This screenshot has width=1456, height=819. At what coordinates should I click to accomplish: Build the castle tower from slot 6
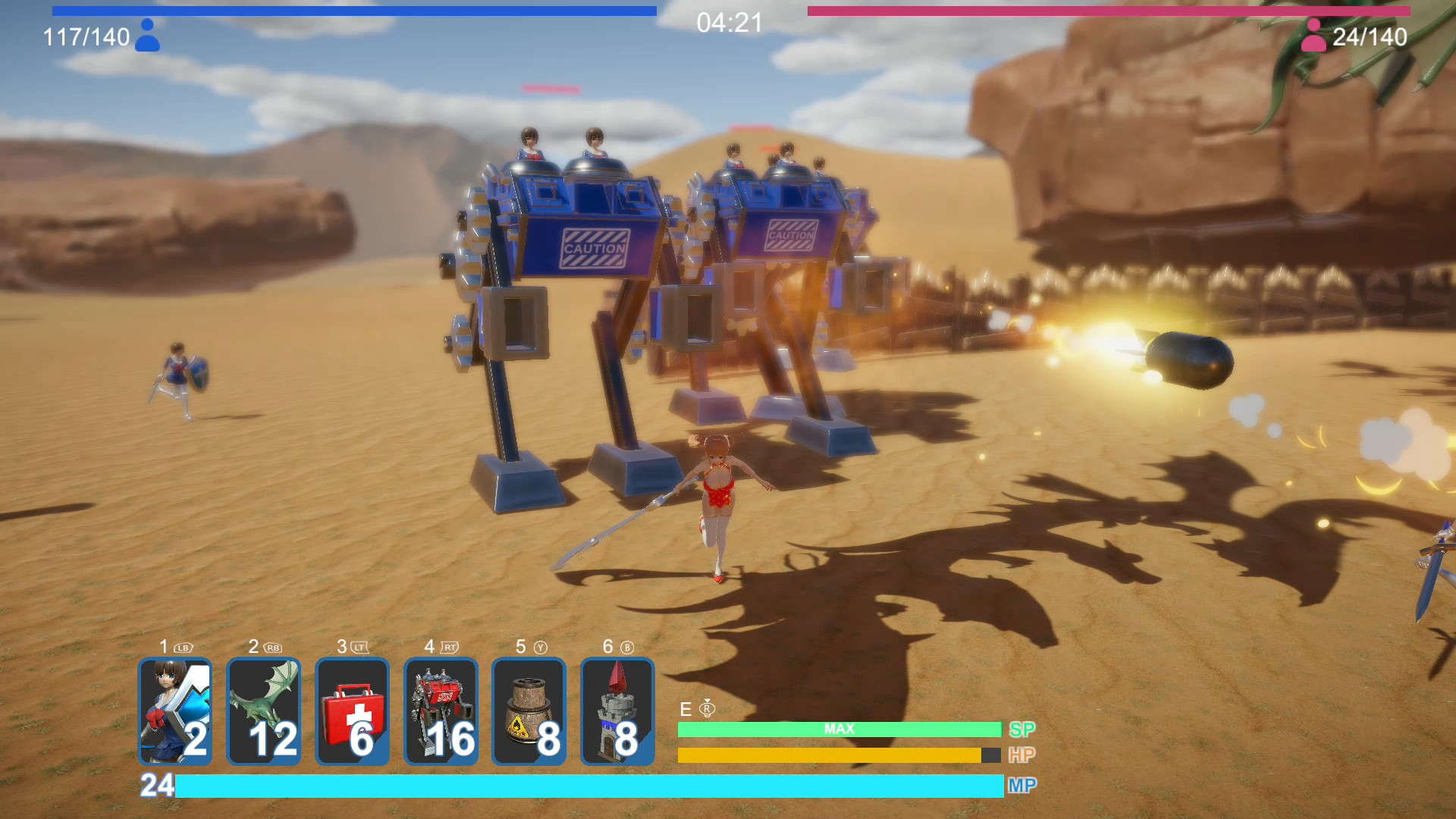coord(617,711)
